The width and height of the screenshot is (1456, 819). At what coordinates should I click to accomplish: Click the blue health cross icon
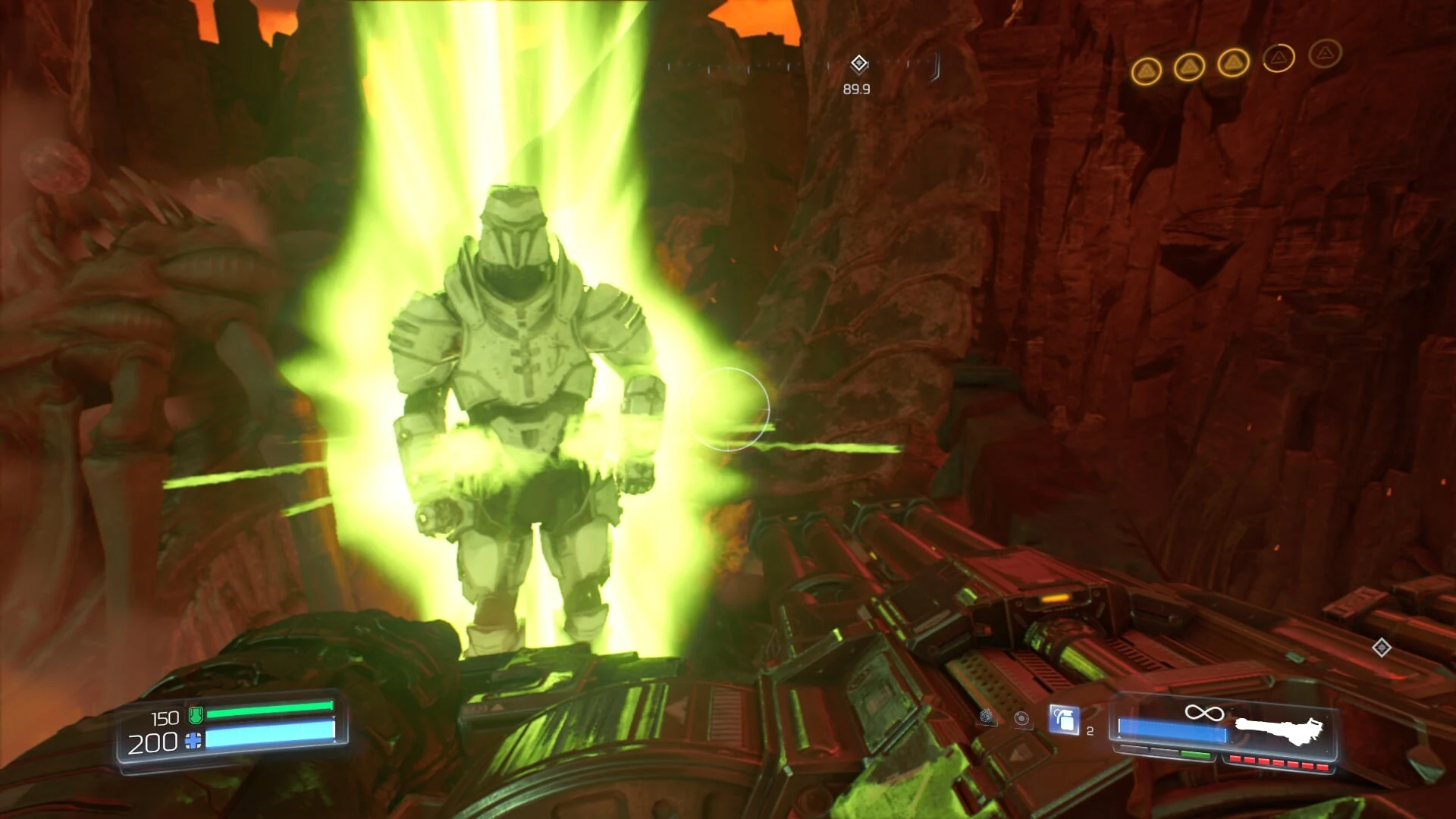(193, 742)
